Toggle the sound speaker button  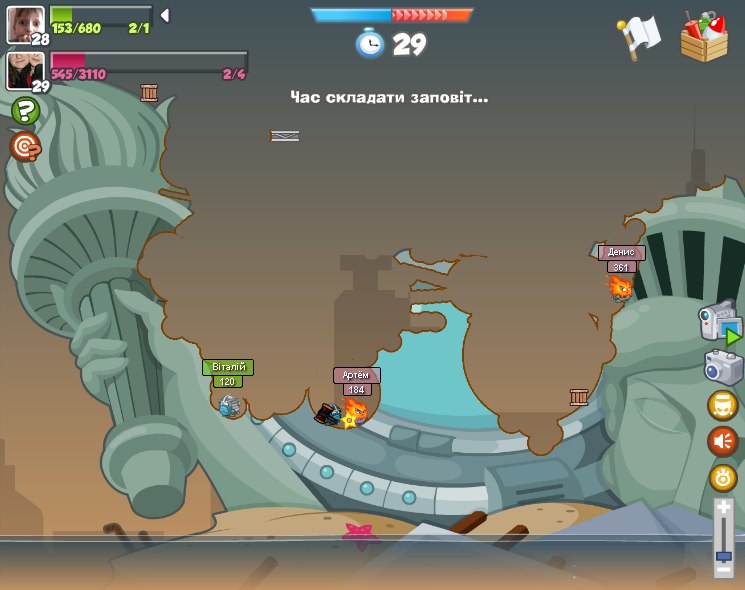click(x=722, y=441)
